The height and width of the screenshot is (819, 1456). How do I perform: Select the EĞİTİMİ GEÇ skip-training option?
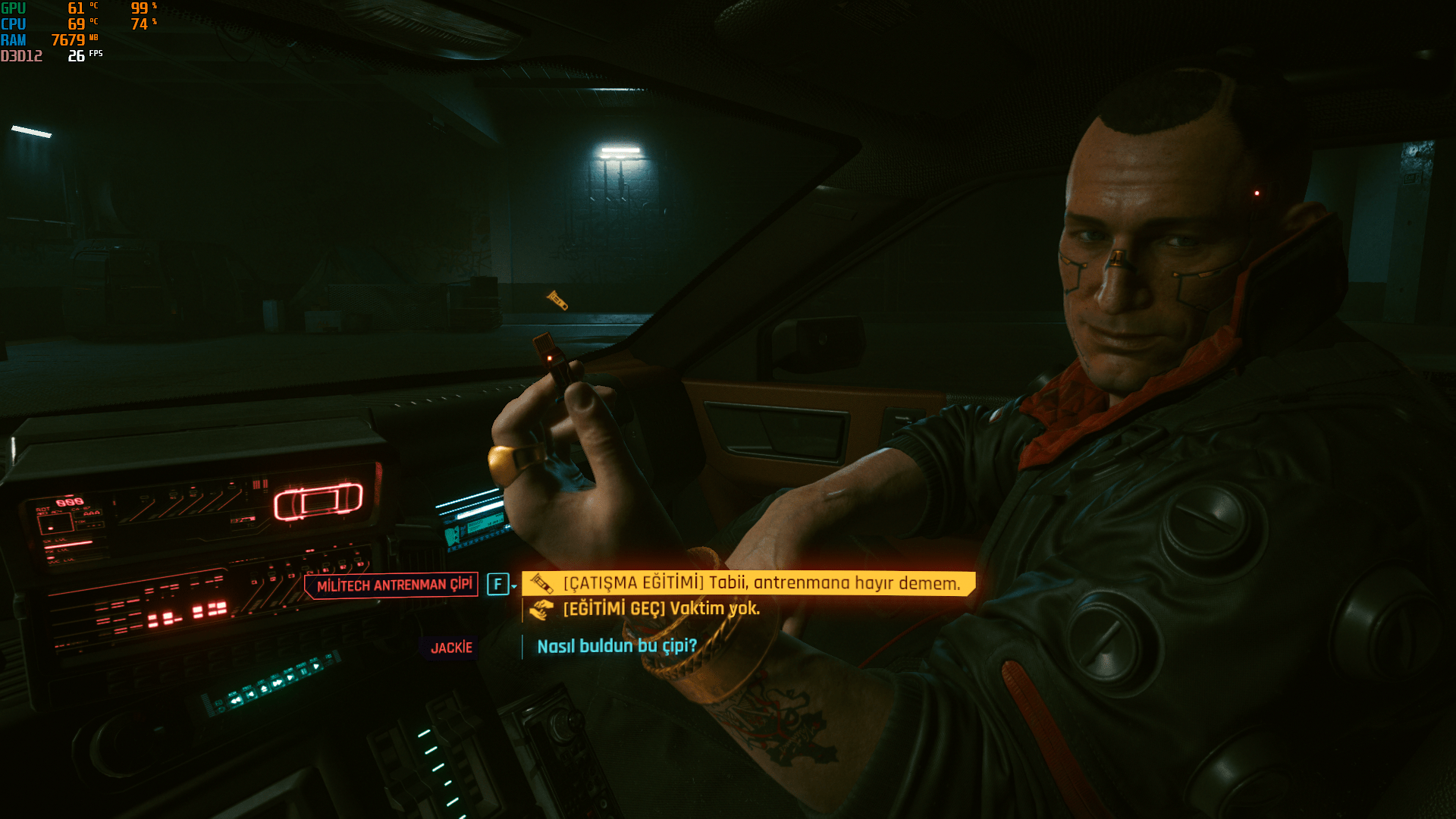click(x=661, y=609)
